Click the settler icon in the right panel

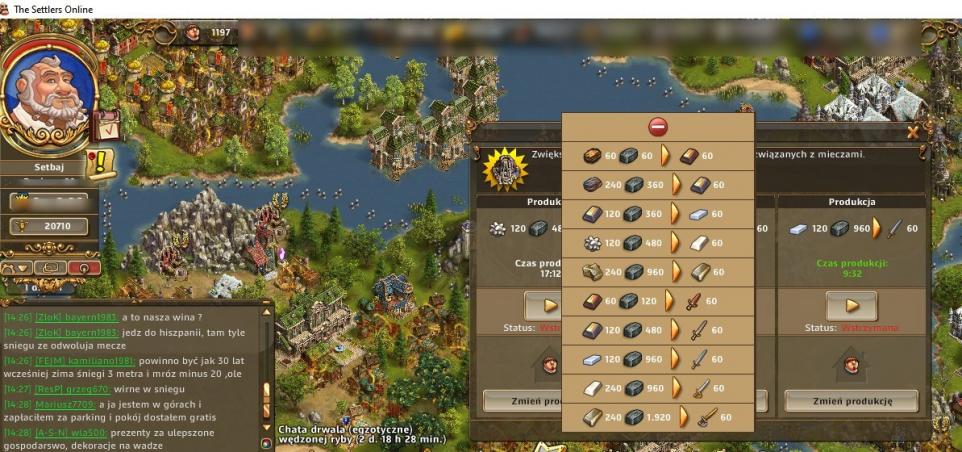(851, 364)
